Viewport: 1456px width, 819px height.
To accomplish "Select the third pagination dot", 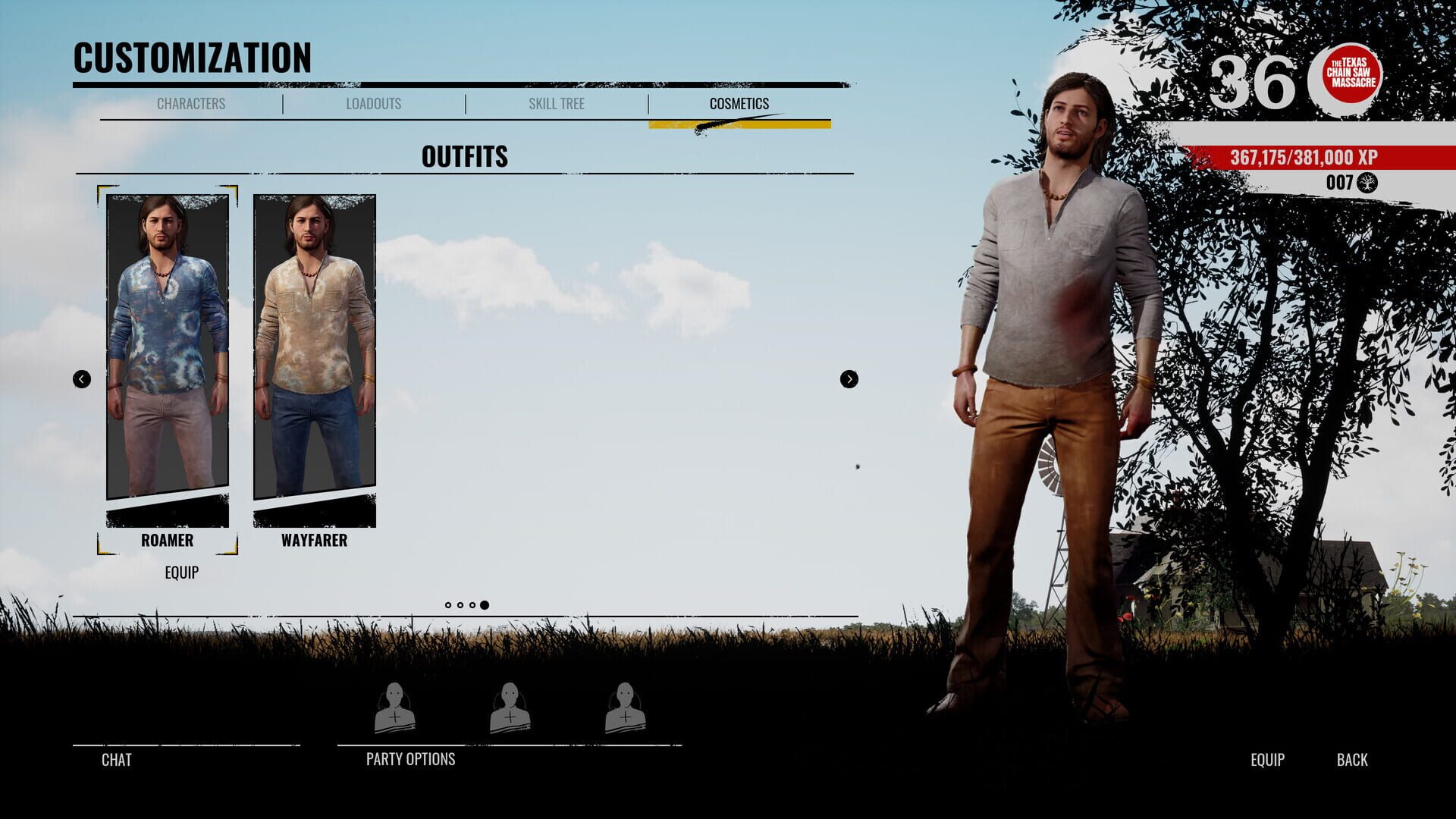I will point(472,604).
